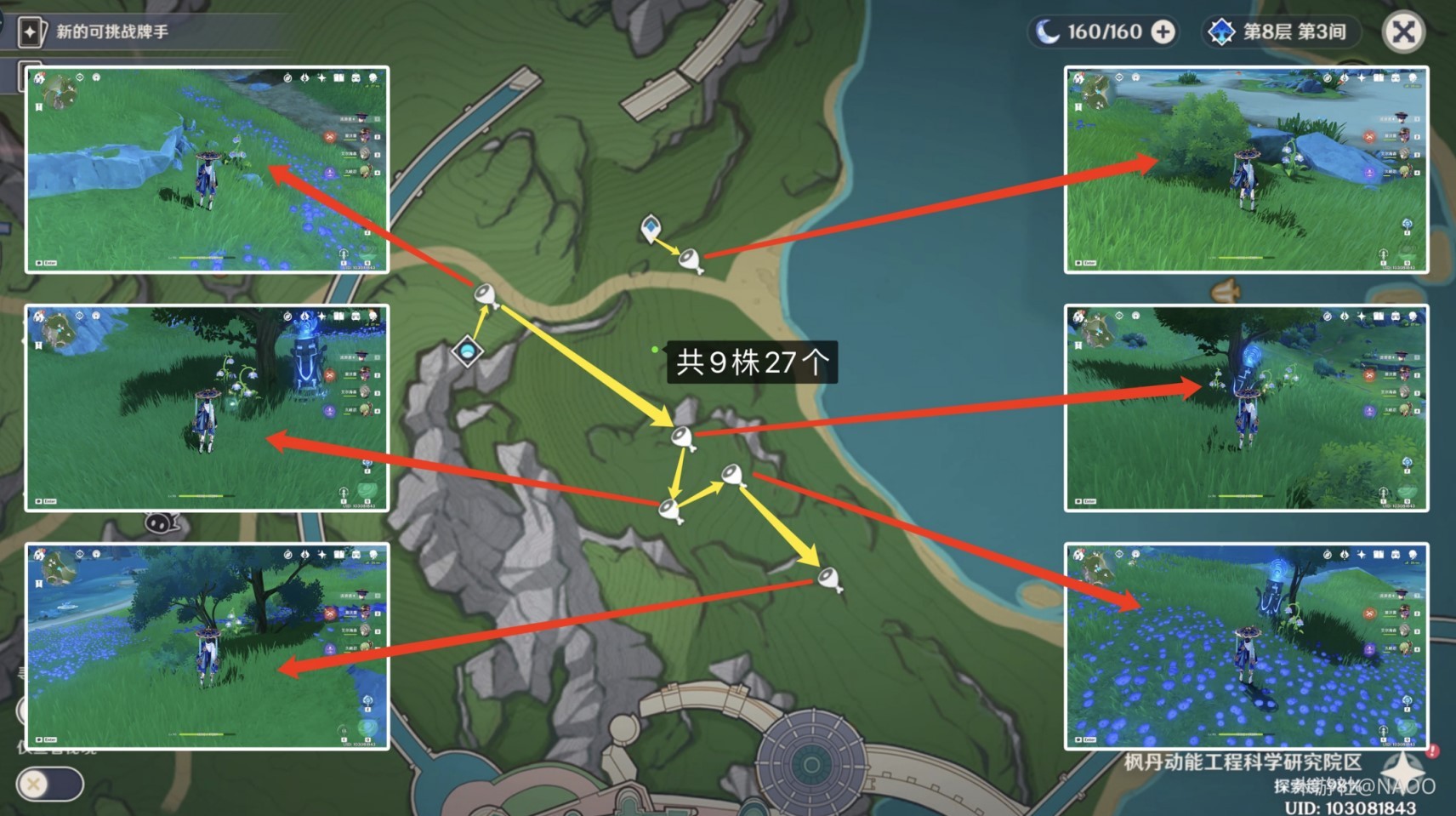Open the wish star icon in the inset HUD
The height and width of the screenshot is (816, 1456).
tap(321, 78)
